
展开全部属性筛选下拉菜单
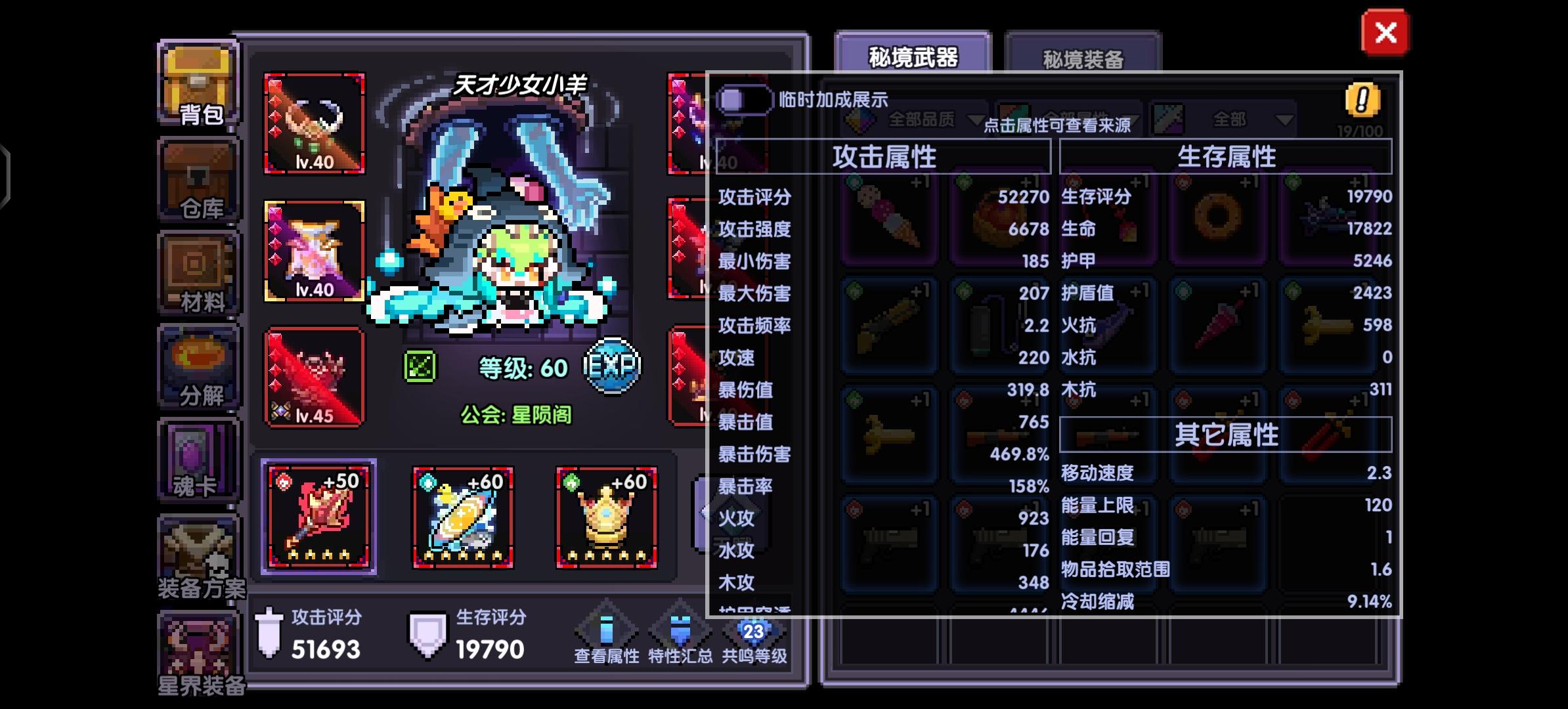click(x=1083, y=119)
